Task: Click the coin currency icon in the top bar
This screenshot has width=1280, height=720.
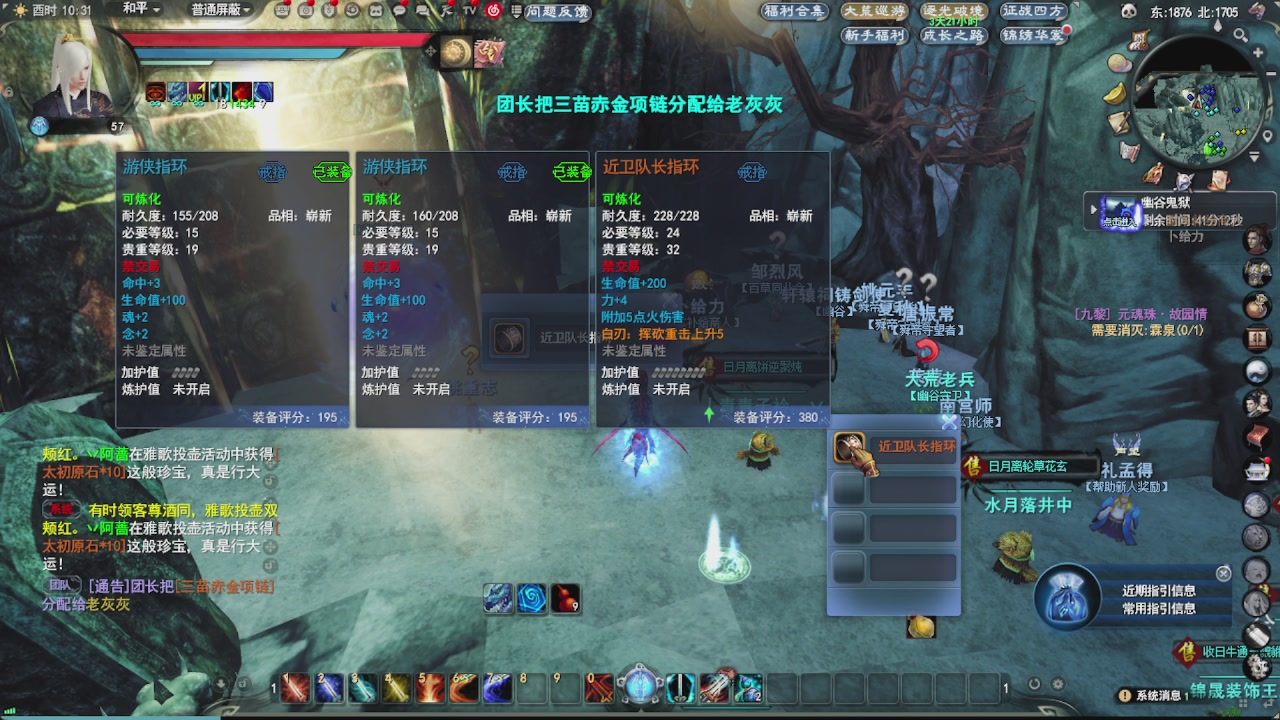Action: (x=330, y=11)
